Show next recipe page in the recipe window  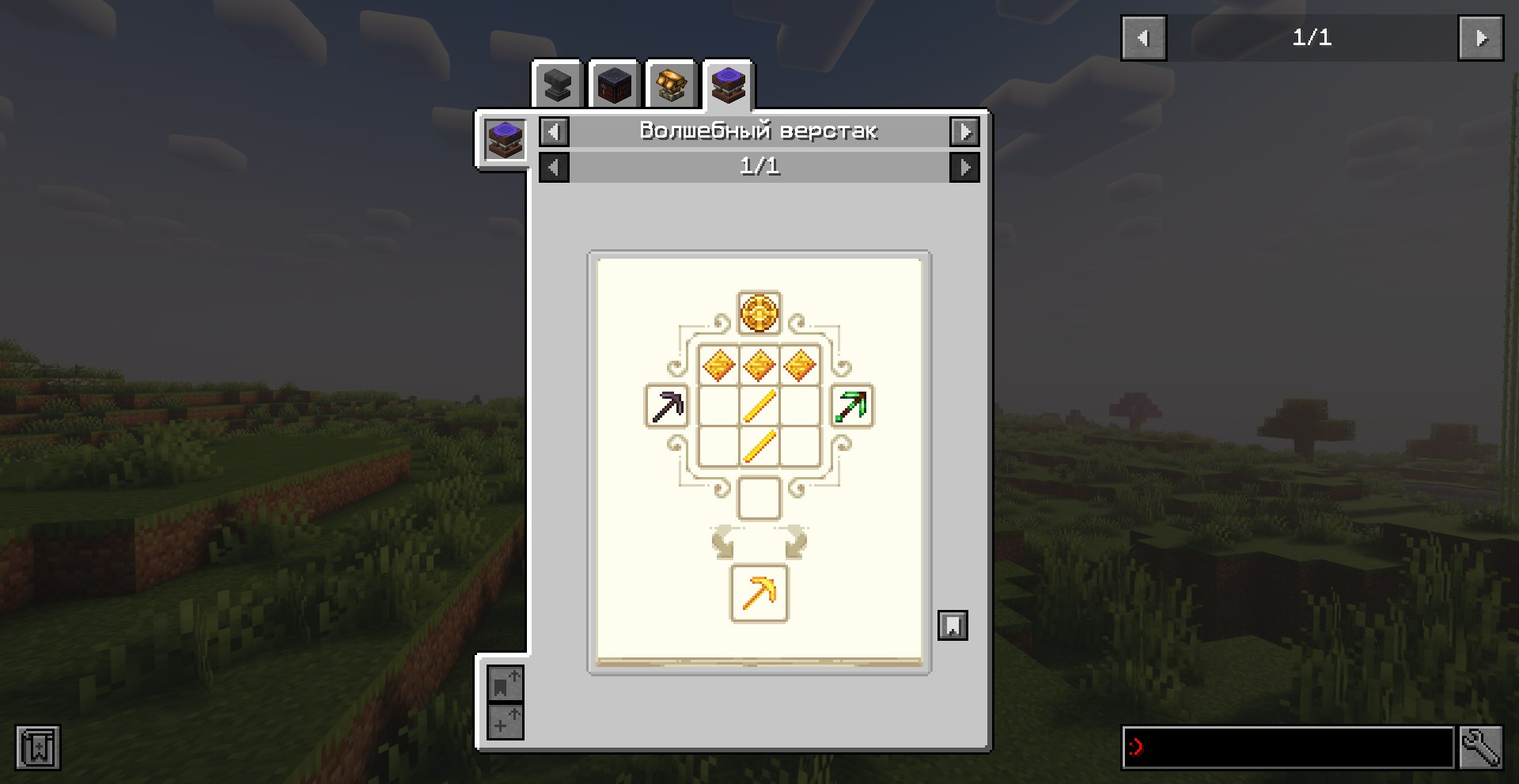(964, 167)
